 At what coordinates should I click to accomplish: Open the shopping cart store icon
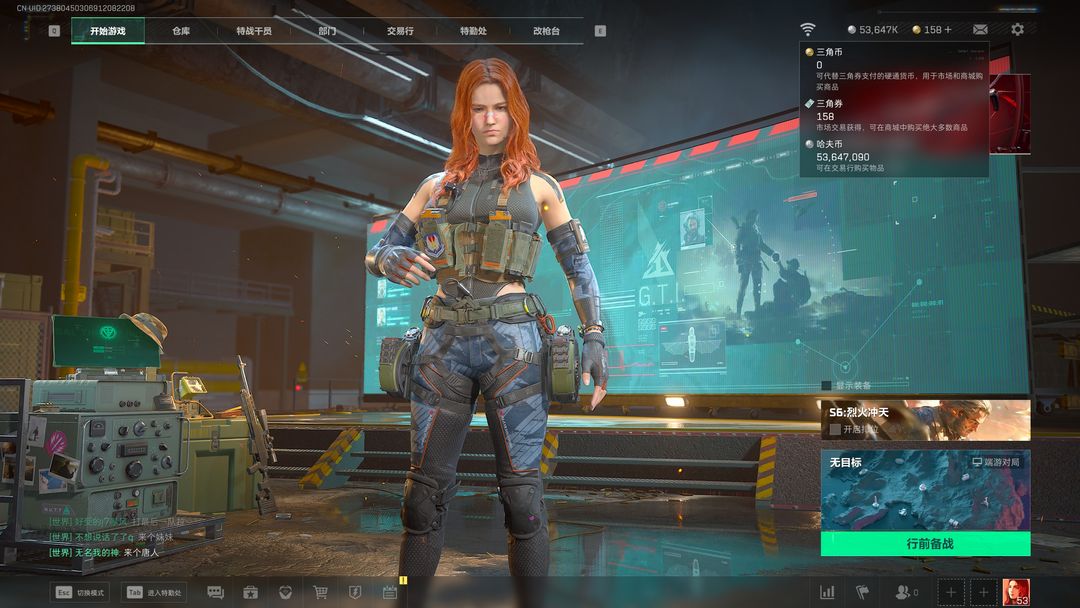(x=321, y=592)
